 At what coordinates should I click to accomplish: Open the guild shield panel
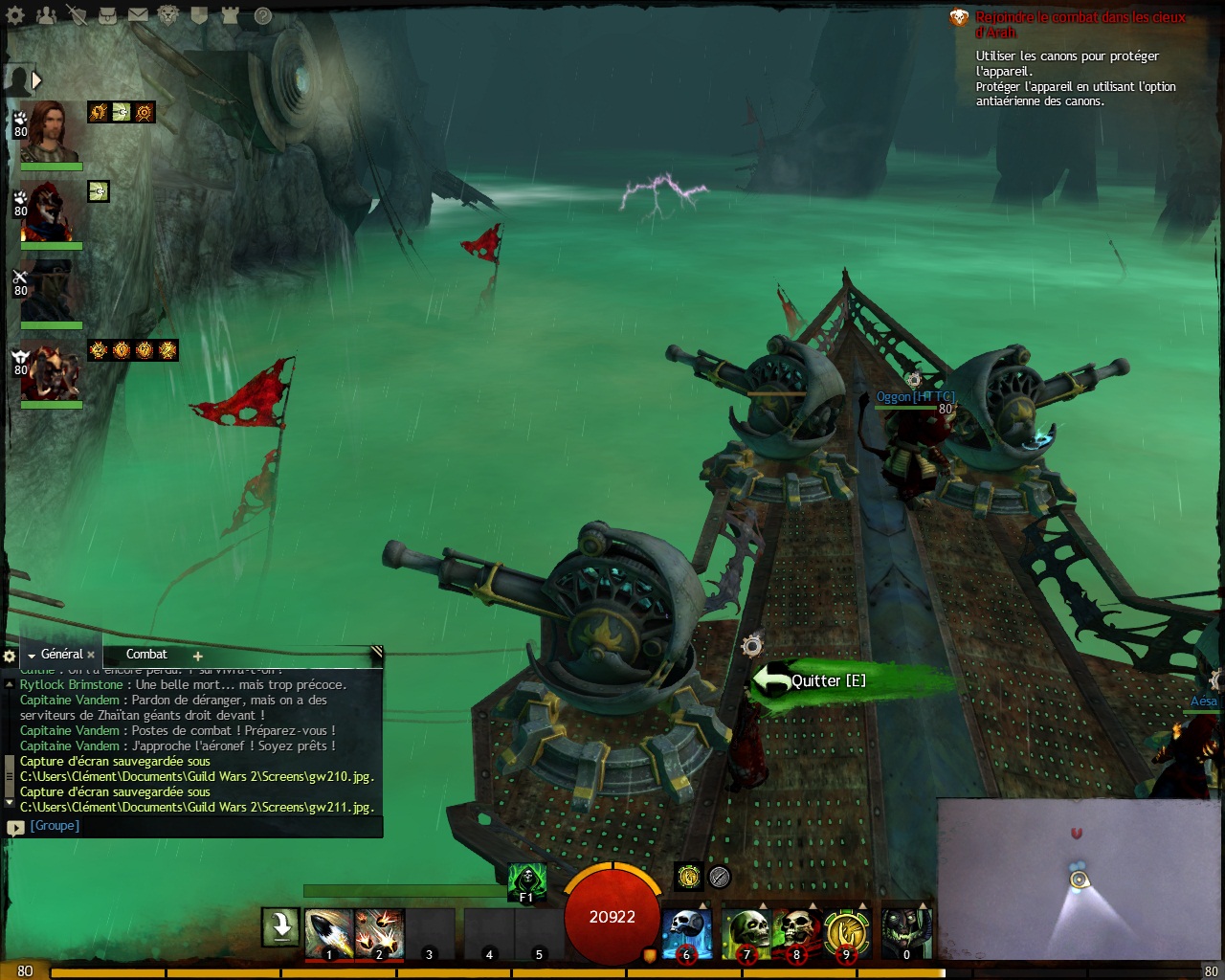coord(199,15)
